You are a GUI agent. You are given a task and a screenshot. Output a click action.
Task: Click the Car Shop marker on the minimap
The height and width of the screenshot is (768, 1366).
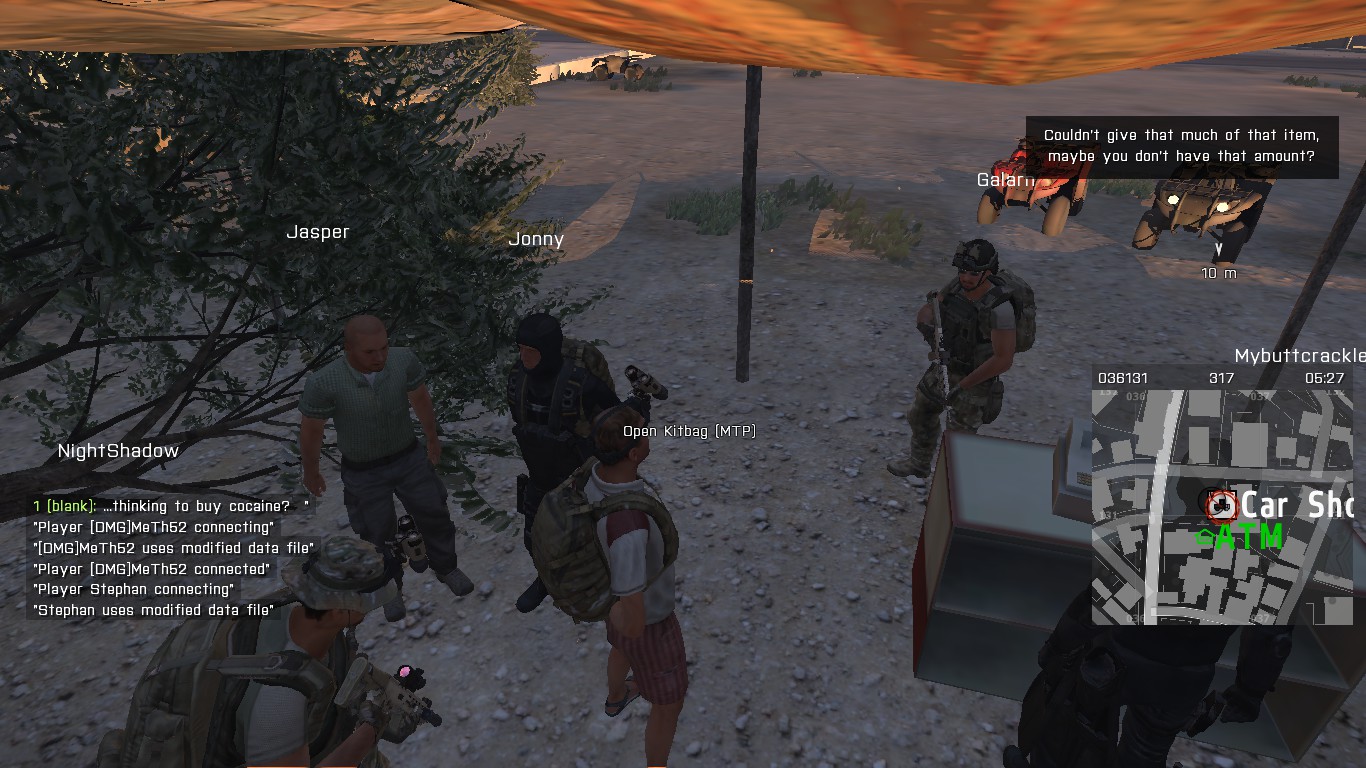1218,504
